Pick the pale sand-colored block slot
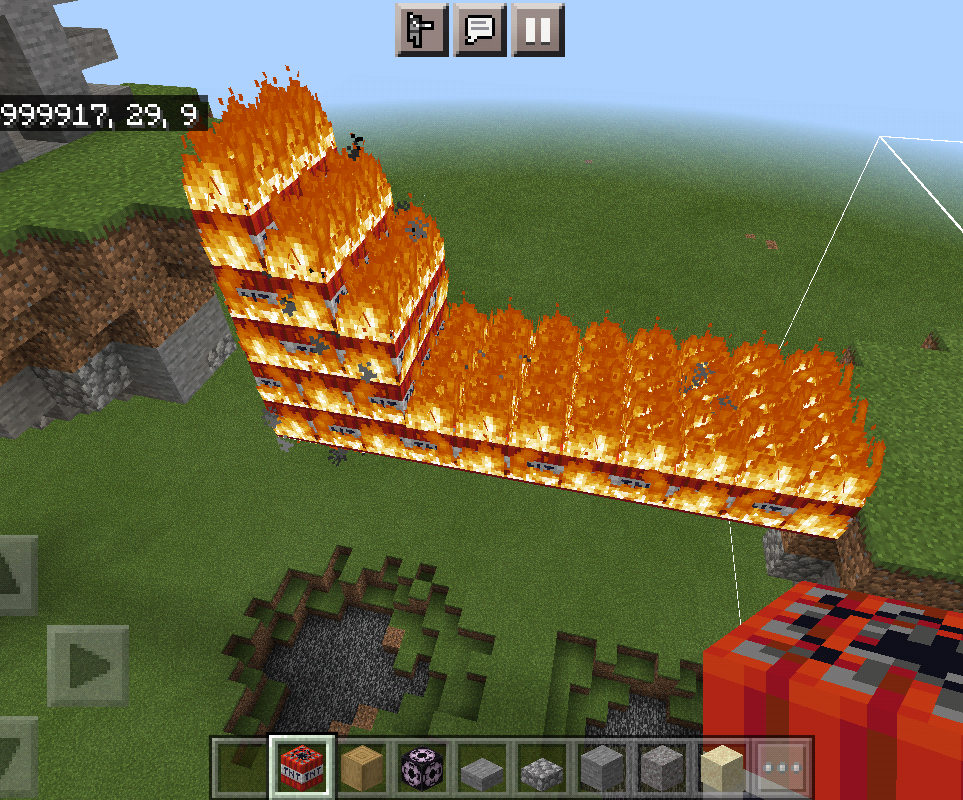The image size is (963, 800). [x=722, y=768]
